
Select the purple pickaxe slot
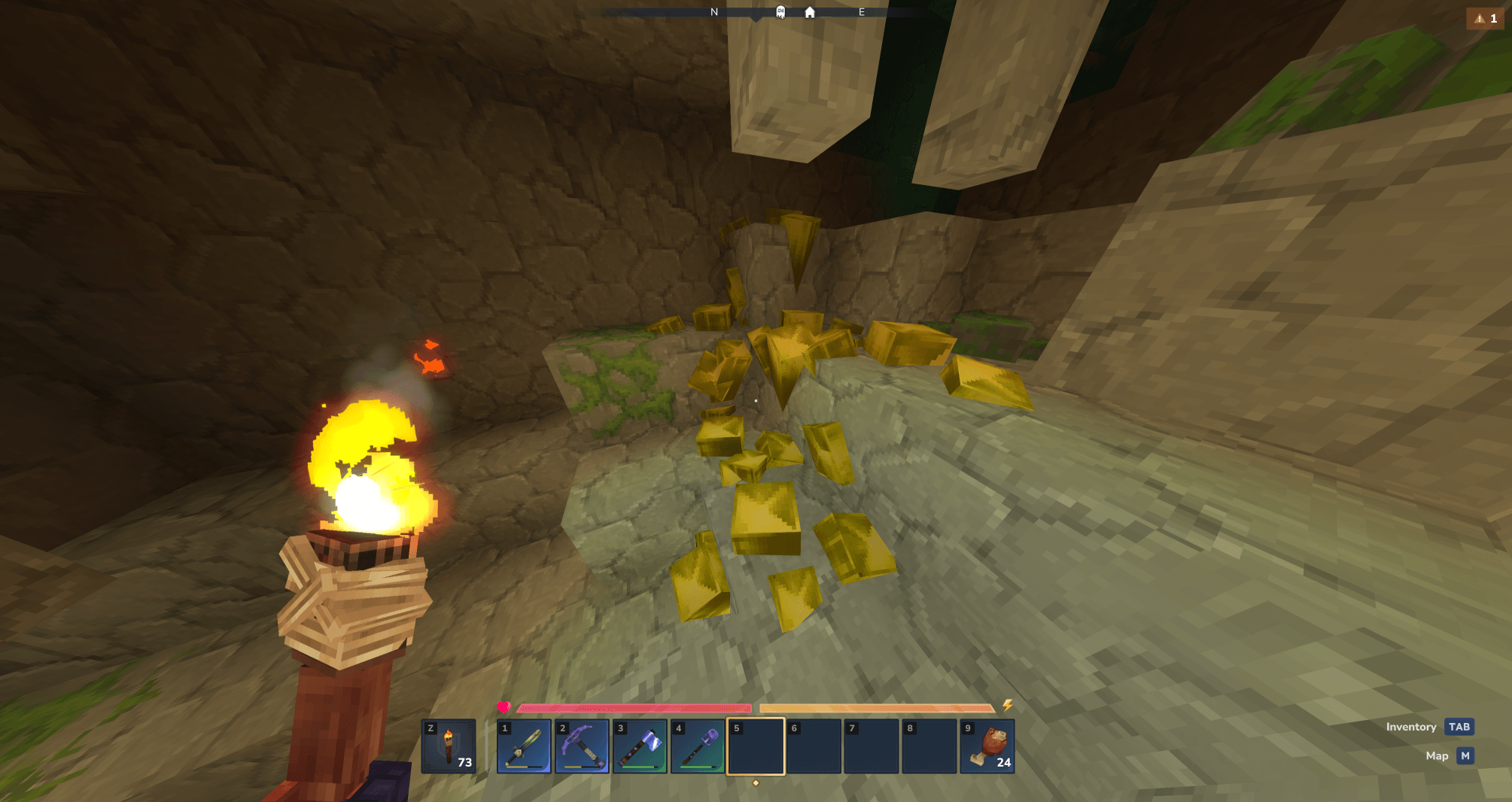582,746
